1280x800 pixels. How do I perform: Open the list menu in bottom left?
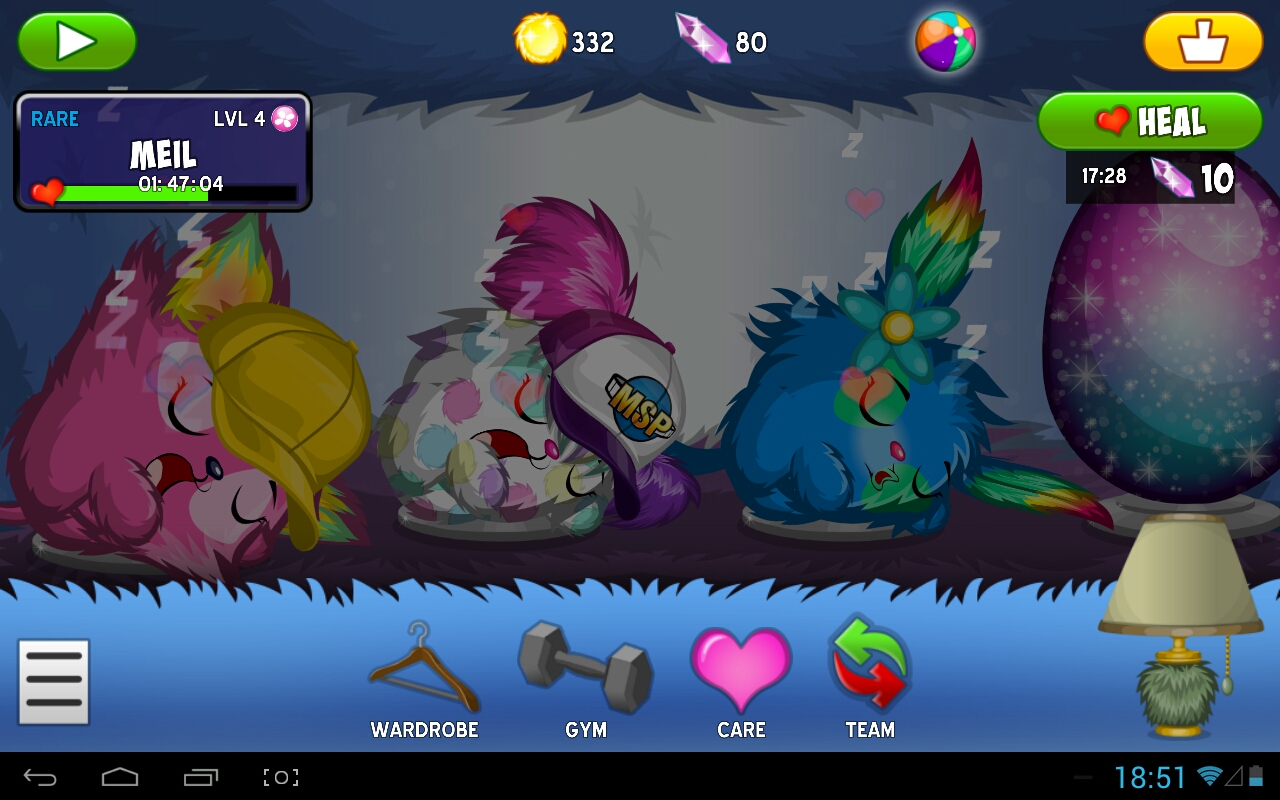pyautogui.click(x=54, y=681)
